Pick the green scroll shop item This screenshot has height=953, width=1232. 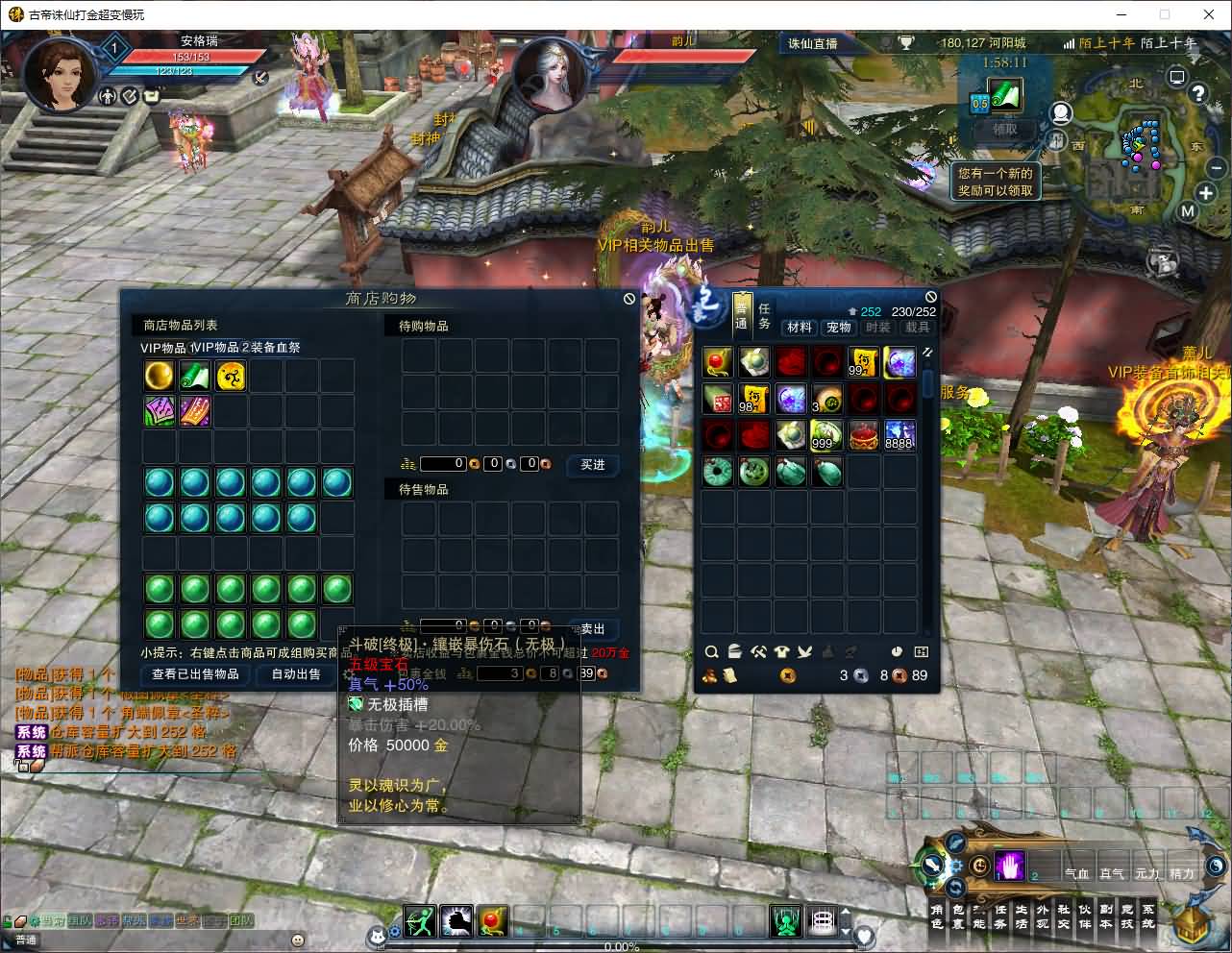pyautogui.click(x=194, y=376)
